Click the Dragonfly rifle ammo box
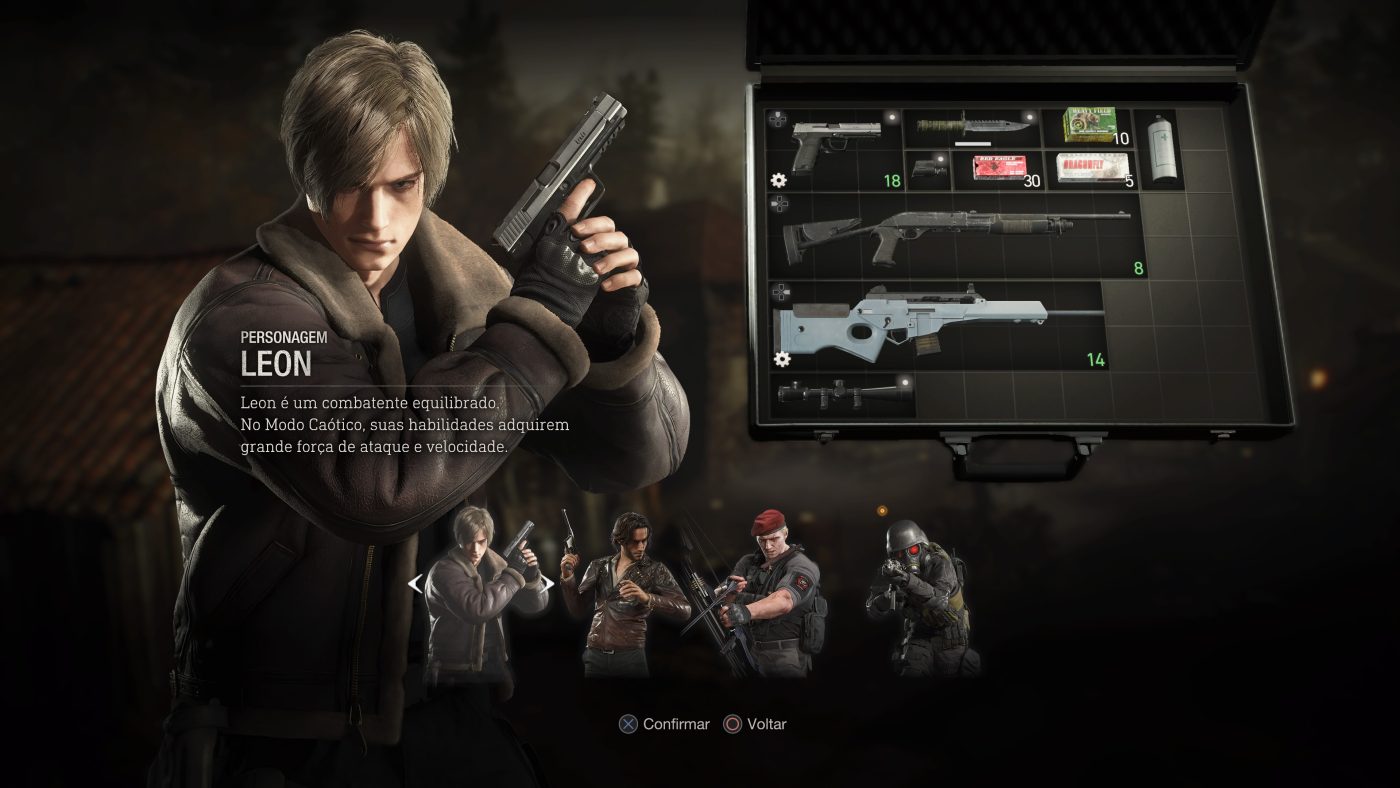Viewport: 1400px width, 788px height. 1090,168
